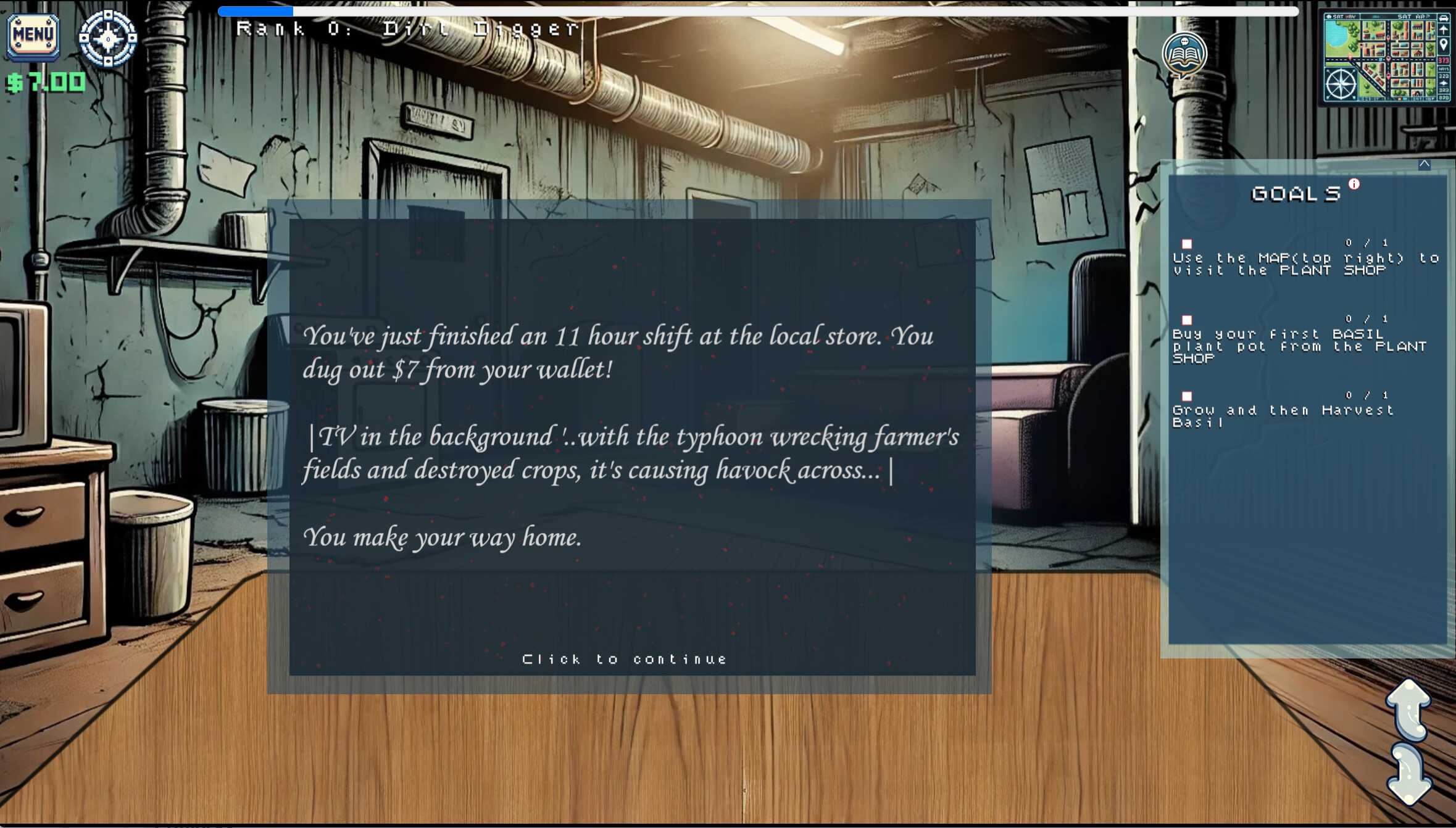Select the SAT APP tab on the minimap

1413,16
